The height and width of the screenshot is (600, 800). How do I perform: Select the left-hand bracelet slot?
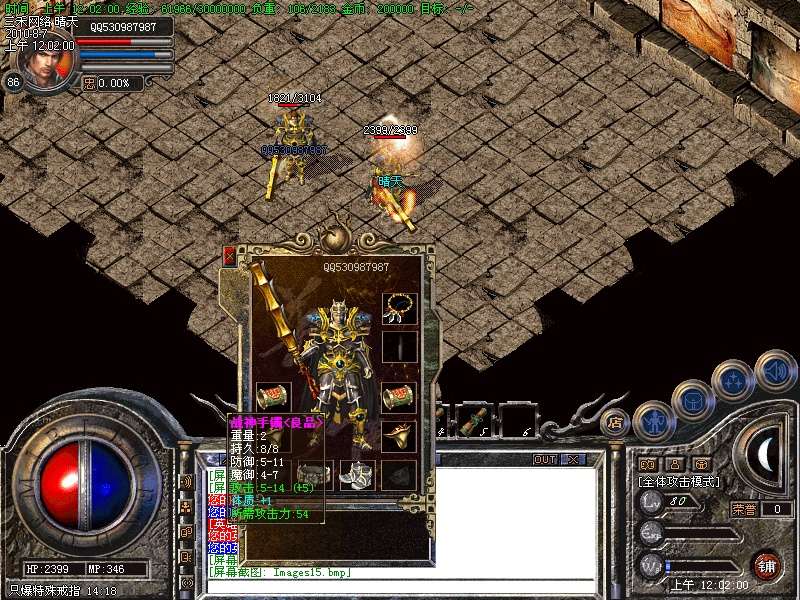pyautogui.click(x=272, y=395)
